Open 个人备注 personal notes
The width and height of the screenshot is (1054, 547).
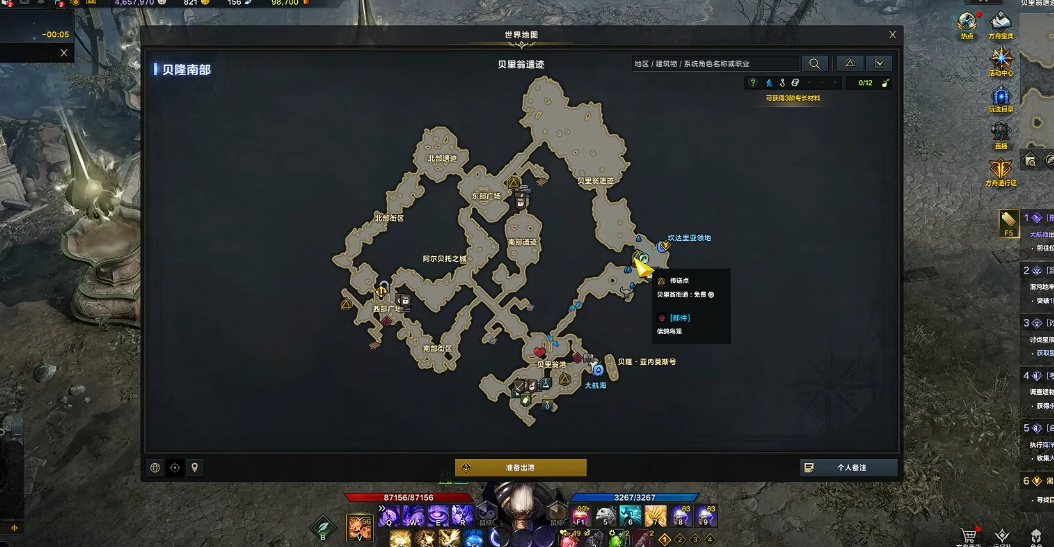(848, 467)
